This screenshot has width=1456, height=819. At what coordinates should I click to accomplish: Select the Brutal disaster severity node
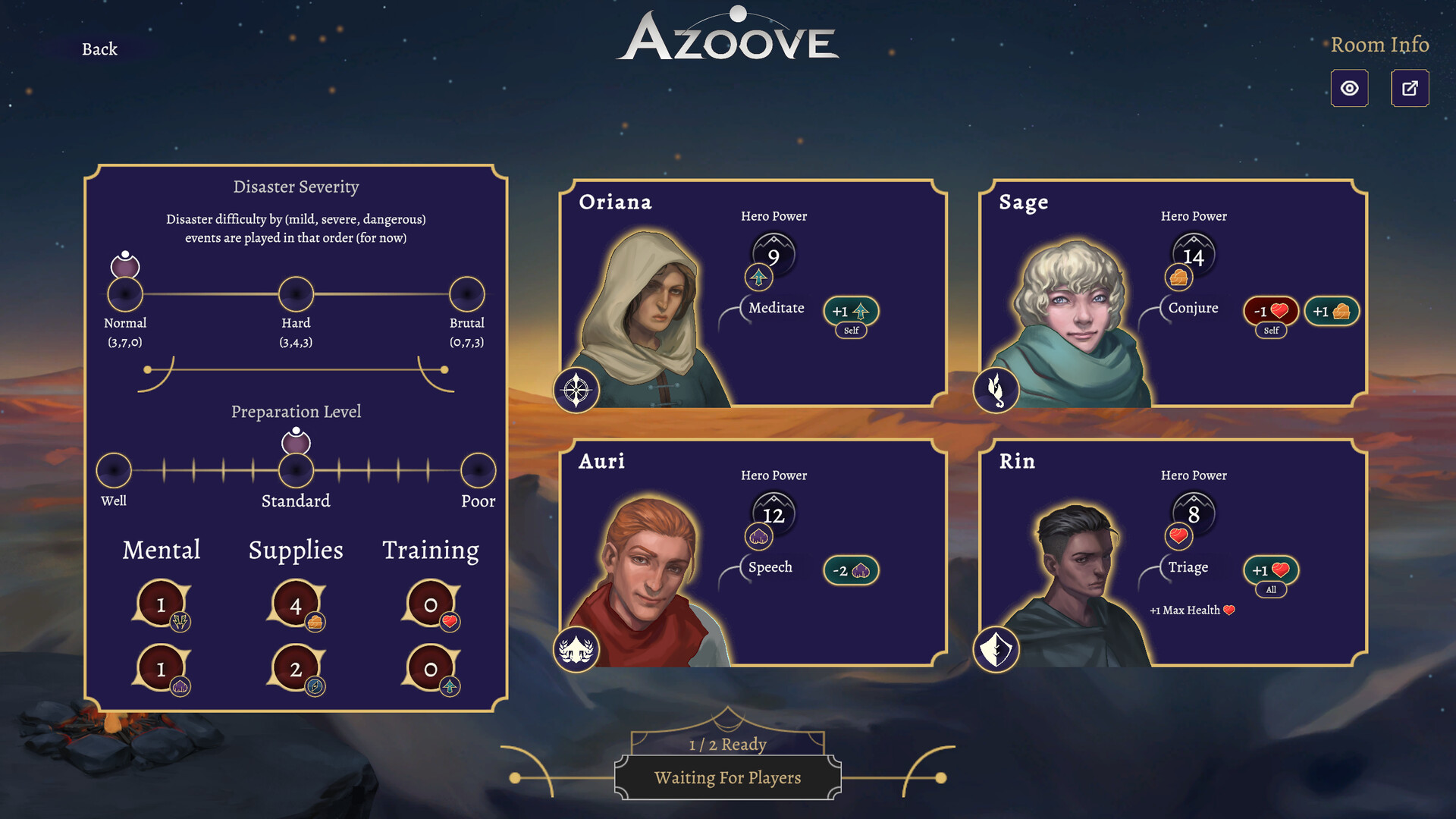coord(466,293)
